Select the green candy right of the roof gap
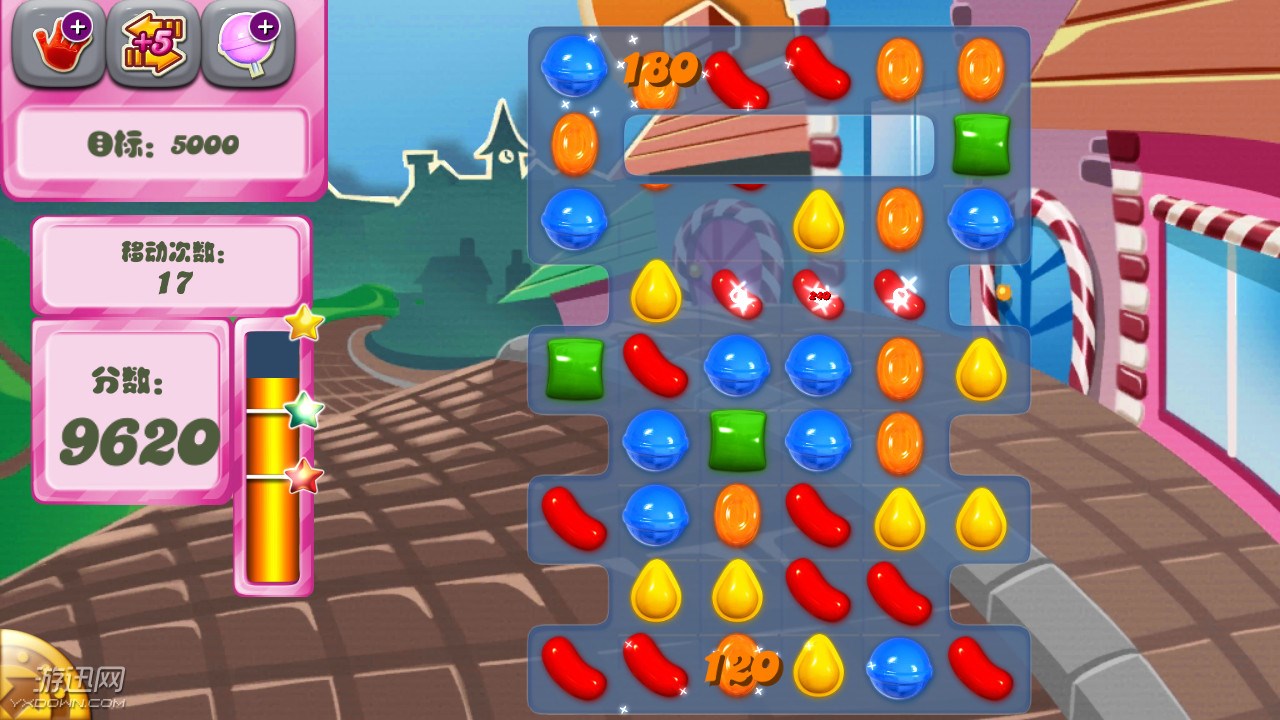The image size is (1280, 720). click(x=981, y=144)
